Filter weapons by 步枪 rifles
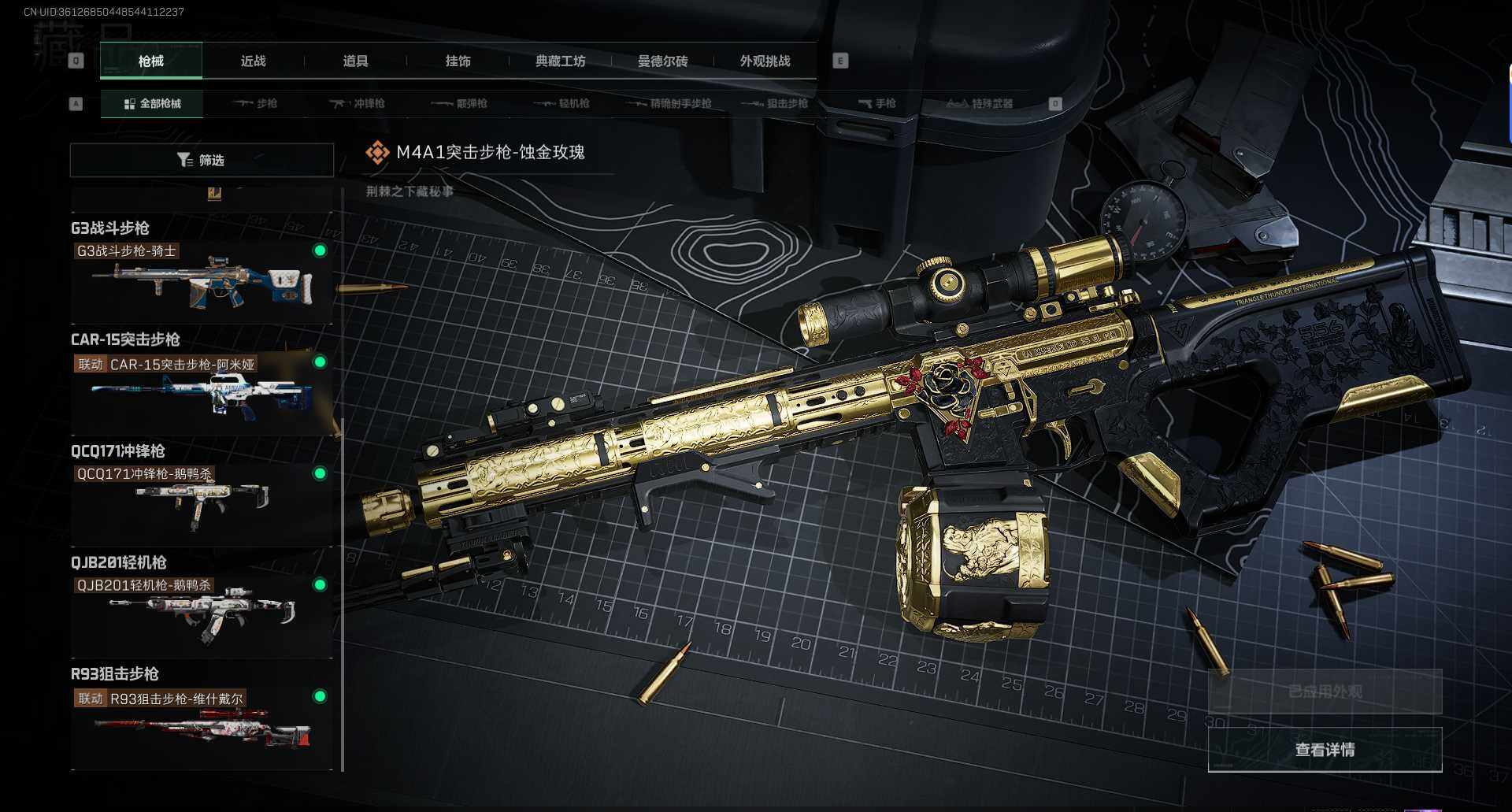The image size is (1512, 812). 256,104
